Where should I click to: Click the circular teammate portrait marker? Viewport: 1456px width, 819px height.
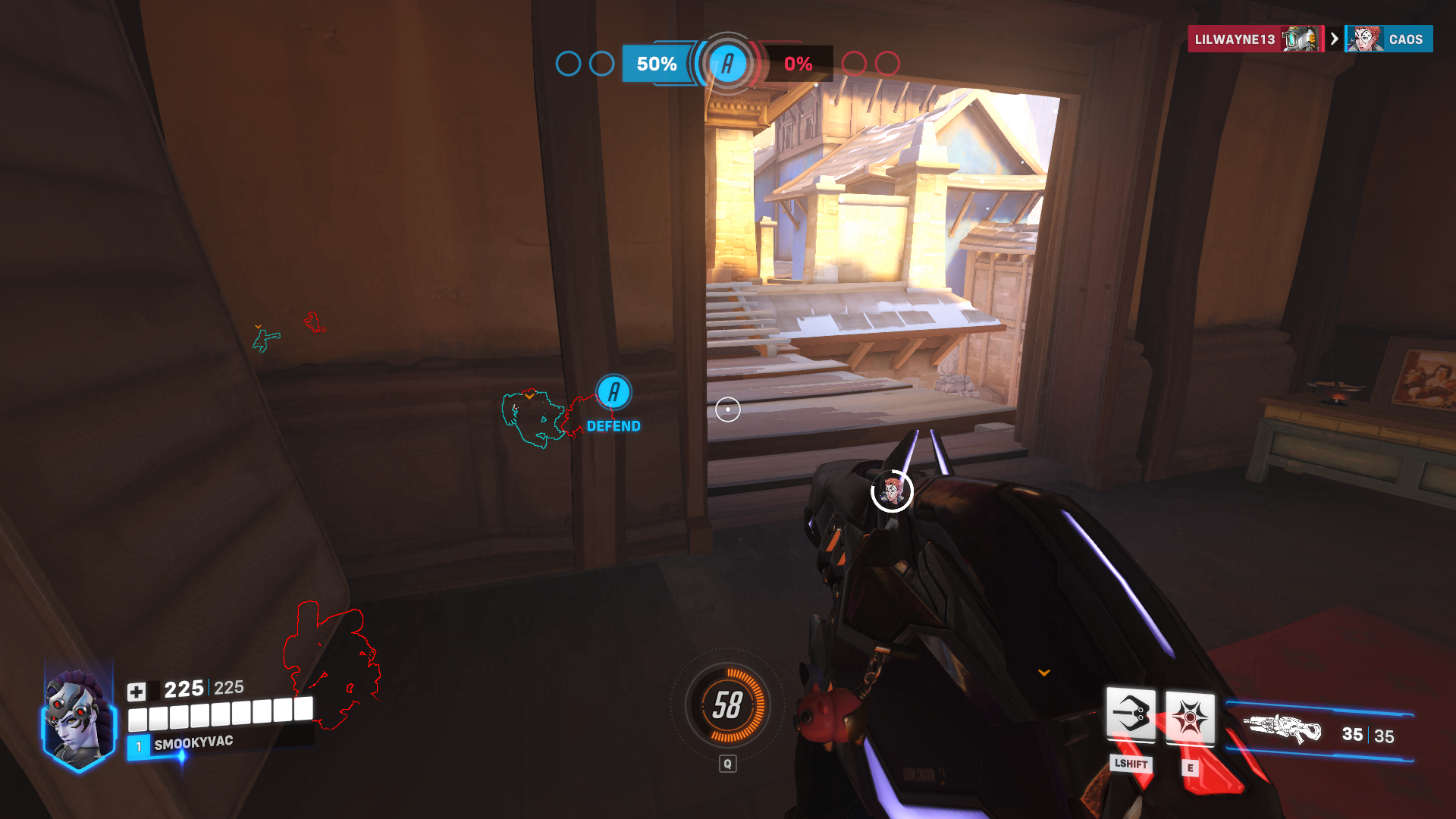pyautogui.click(x=892, y=491)
